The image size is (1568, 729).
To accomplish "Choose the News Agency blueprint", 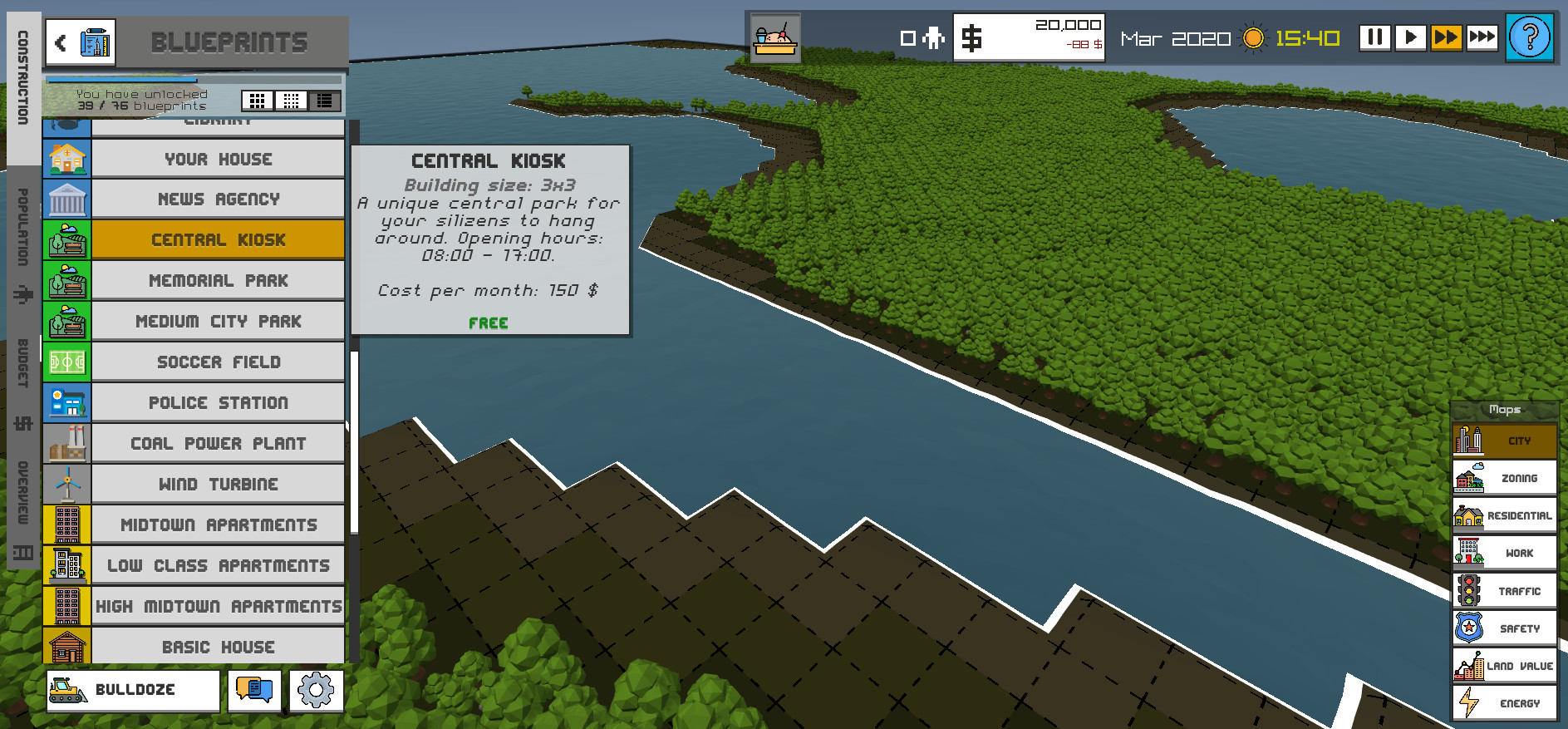I will [218, 199].
